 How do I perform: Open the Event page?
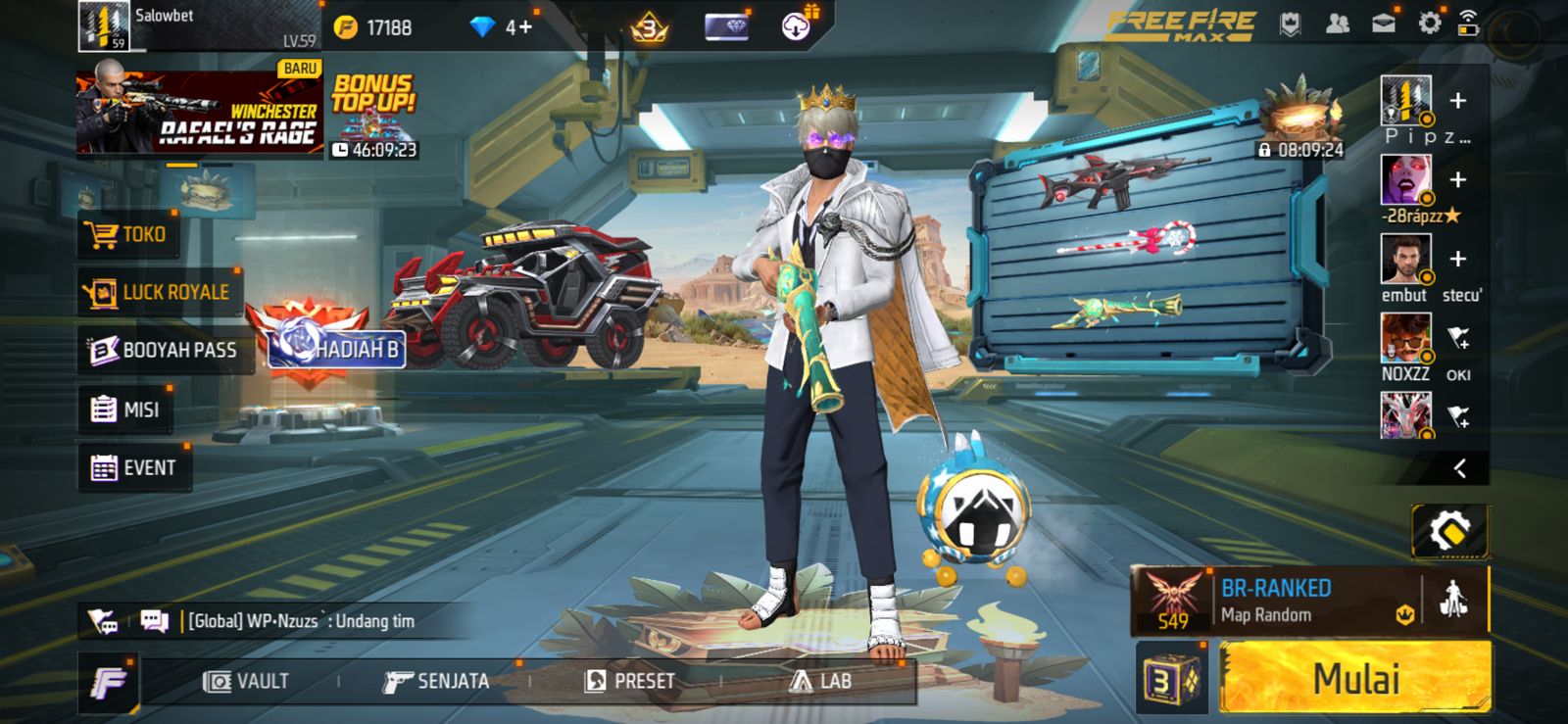tap(134, 468)
